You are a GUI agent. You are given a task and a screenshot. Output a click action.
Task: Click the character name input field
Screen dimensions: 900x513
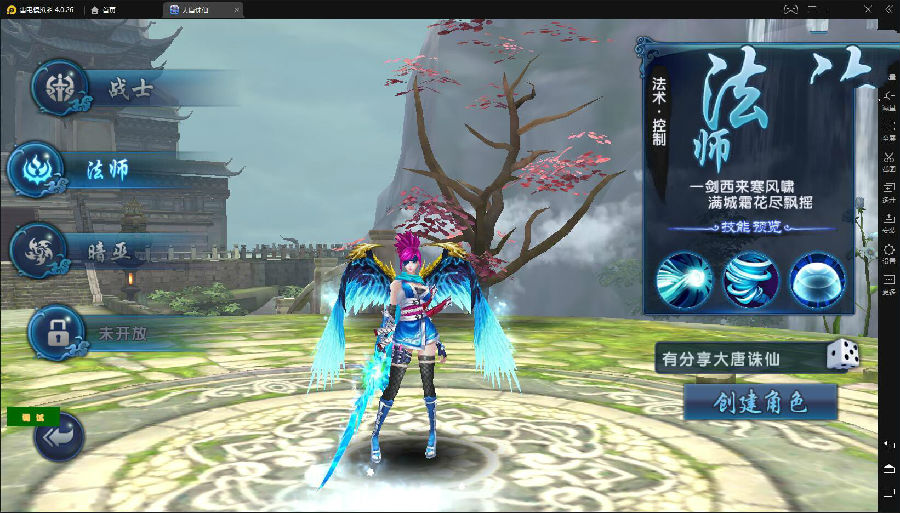pos(738,358)
